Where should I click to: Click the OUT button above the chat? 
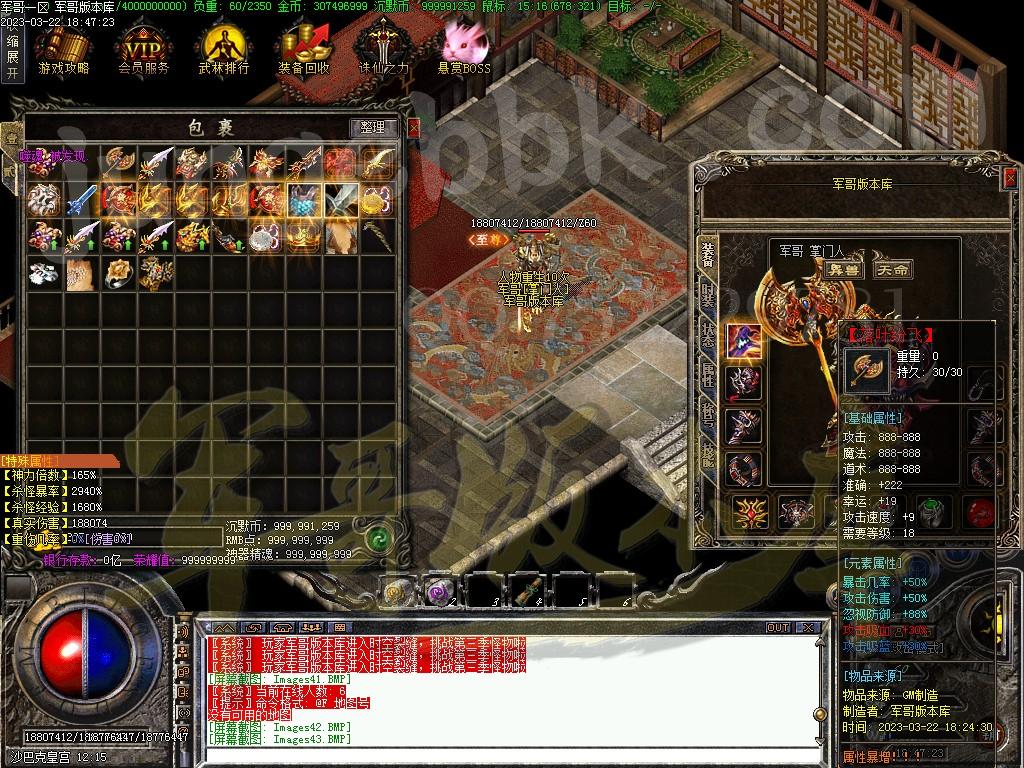(x=777, y=628)
